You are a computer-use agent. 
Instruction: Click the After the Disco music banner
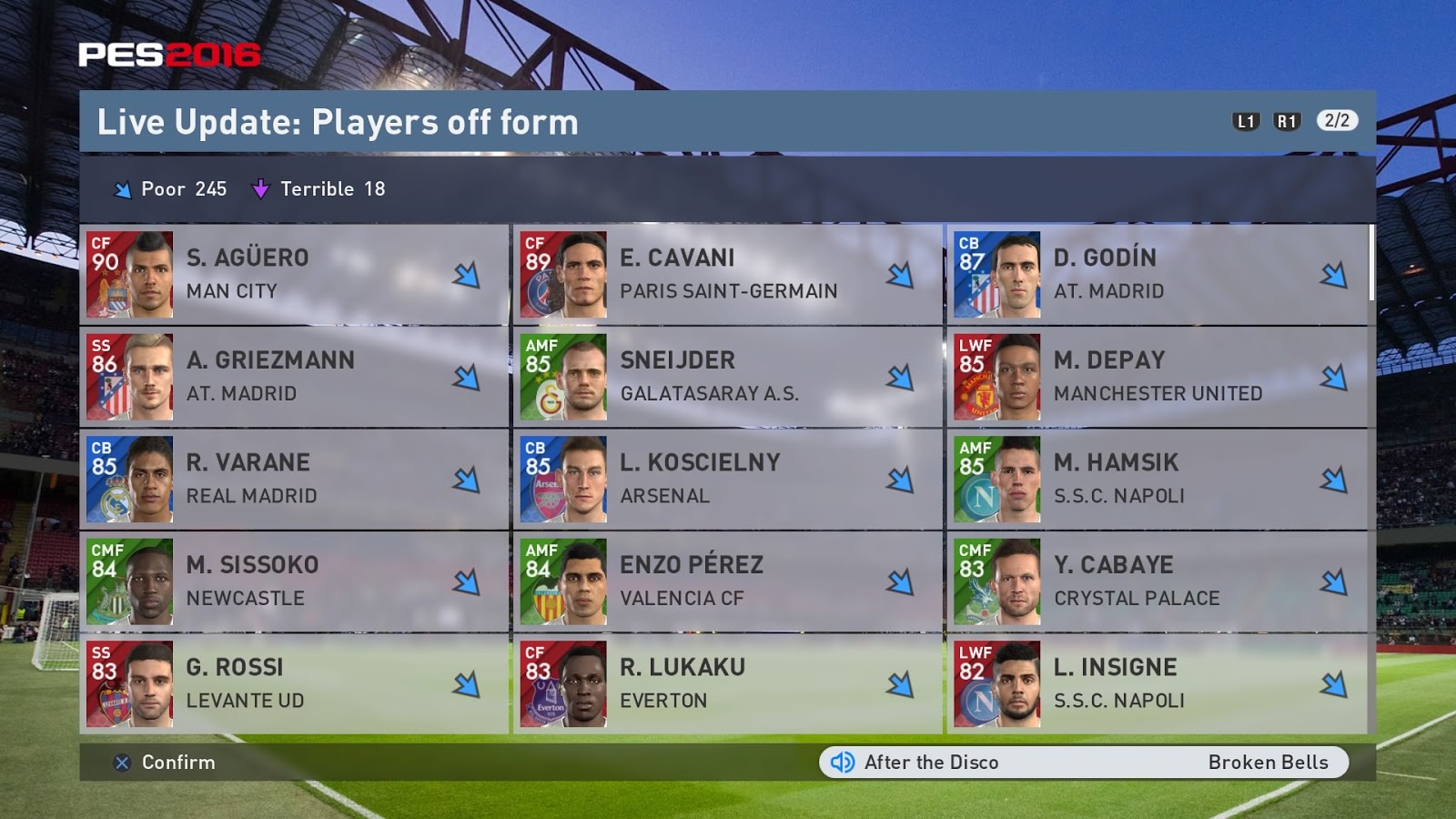[x=1083, y=763]
